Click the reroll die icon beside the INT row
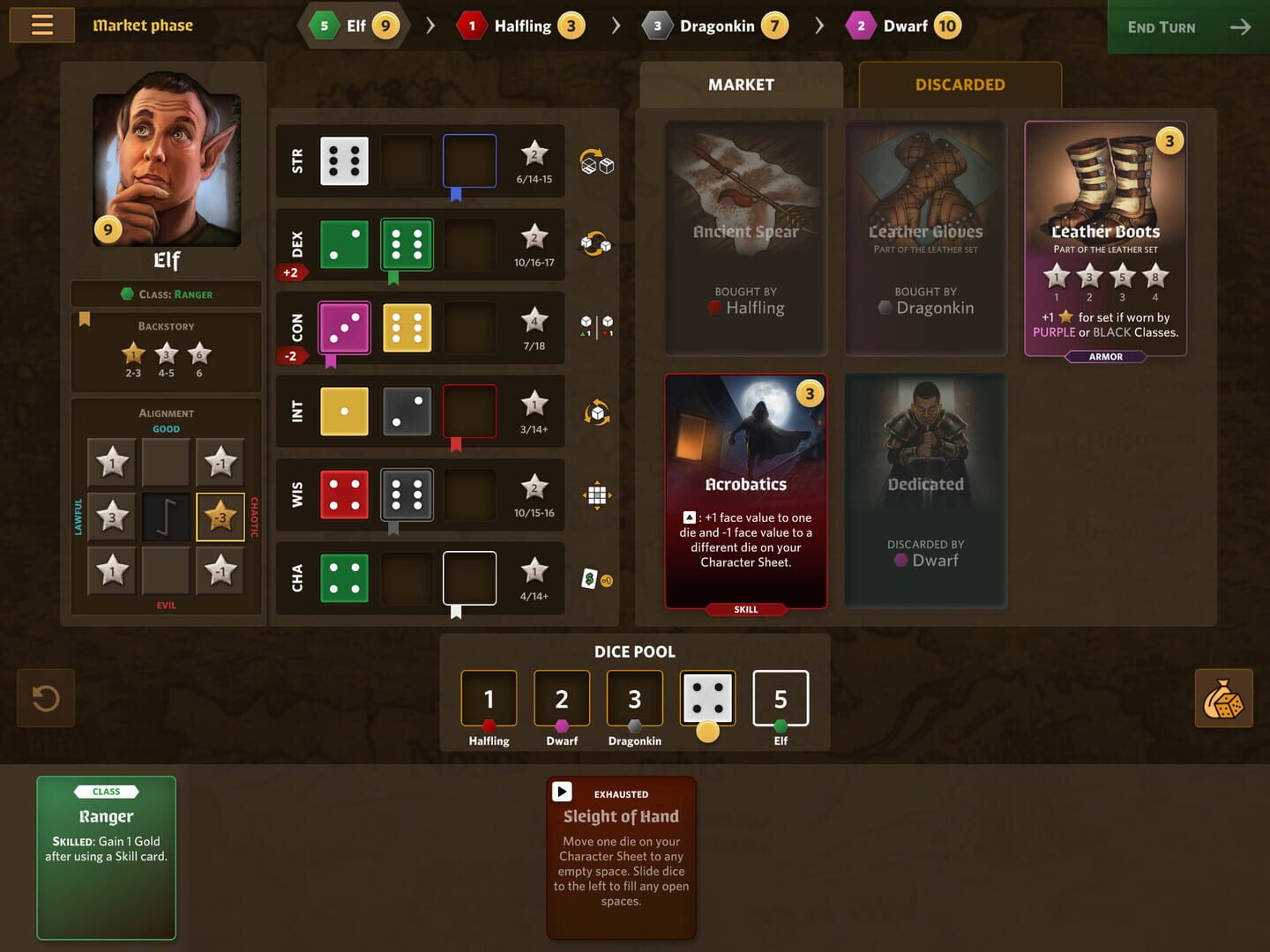1270x952 pixels. coord(597,411)
